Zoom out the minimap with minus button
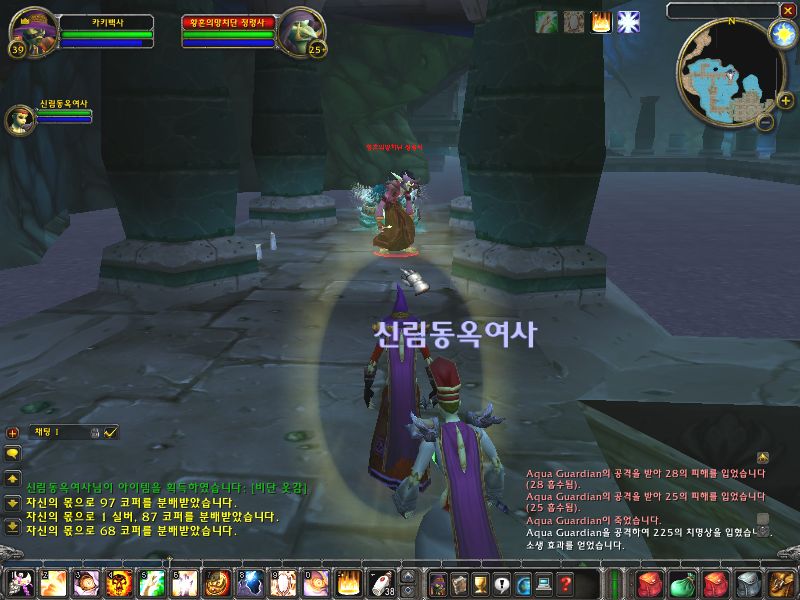Viewport: 800px width, 600px height. point(764,123)
